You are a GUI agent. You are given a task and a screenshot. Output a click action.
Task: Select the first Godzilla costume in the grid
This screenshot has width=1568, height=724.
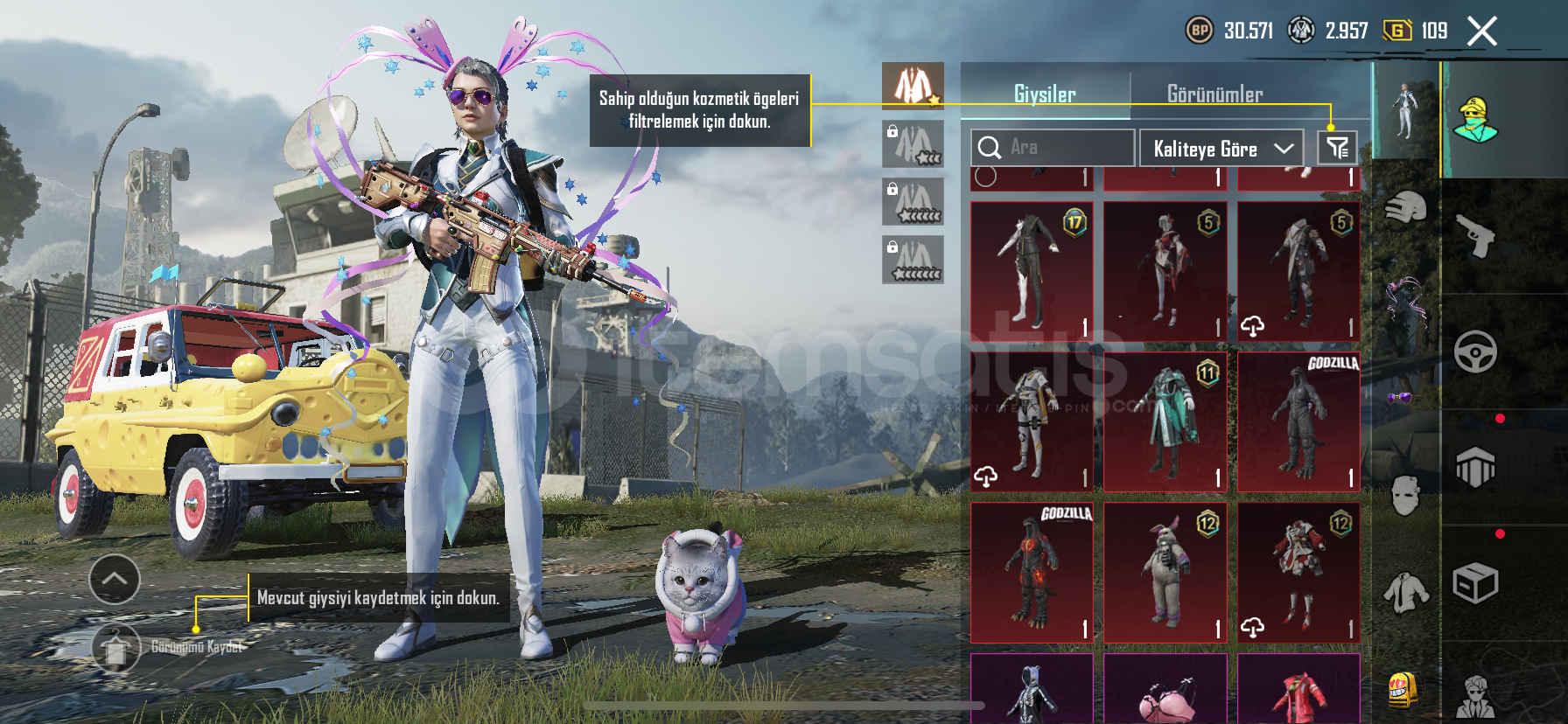coord(1298,421)
